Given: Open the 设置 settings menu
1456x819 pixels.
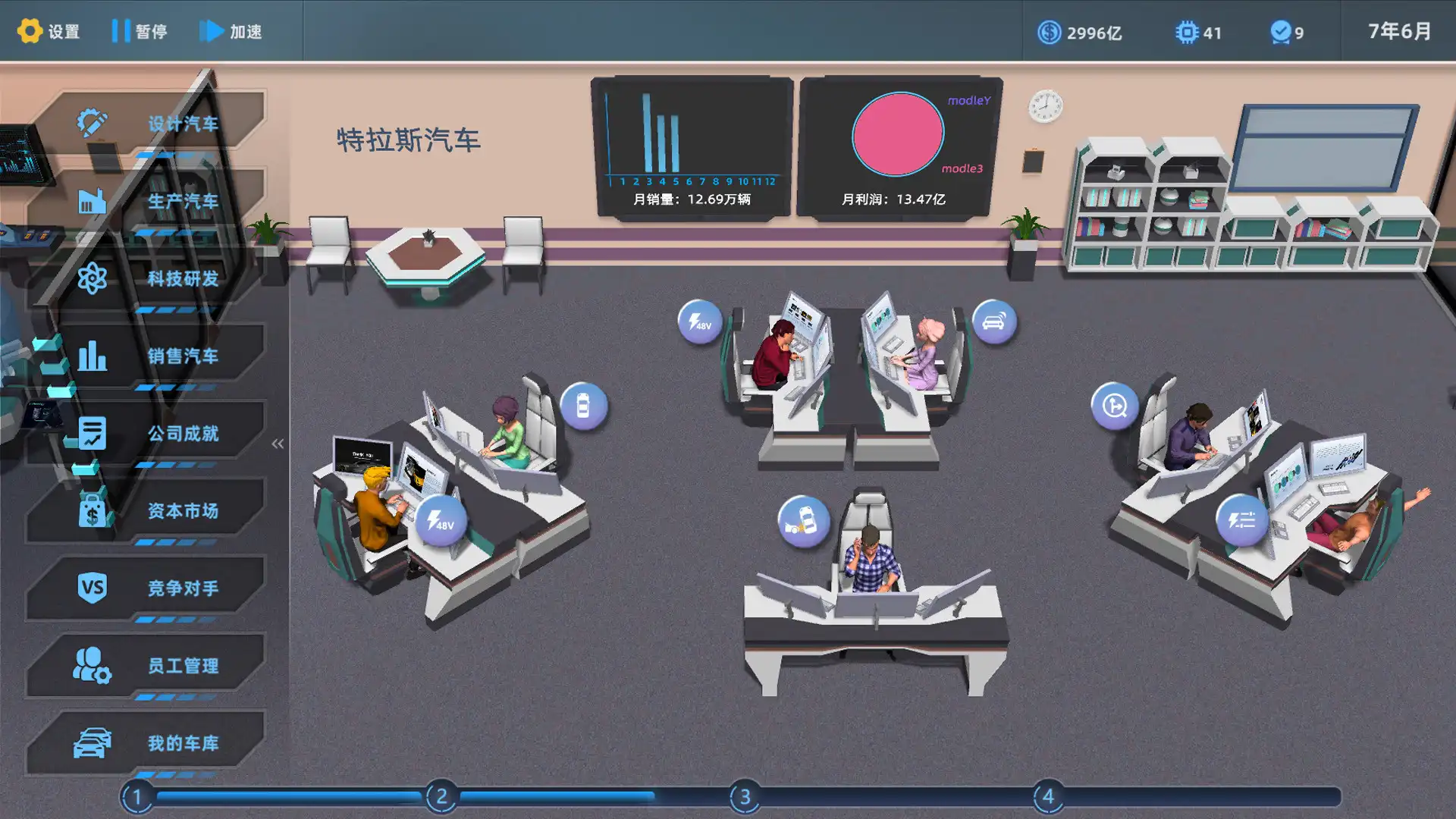Looking at the screenshot, I should 48,31.
